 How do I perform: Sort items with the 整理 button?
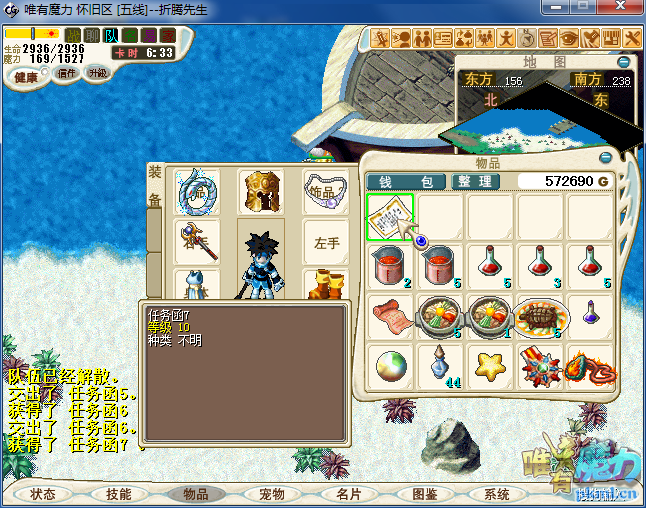[474, 182]
